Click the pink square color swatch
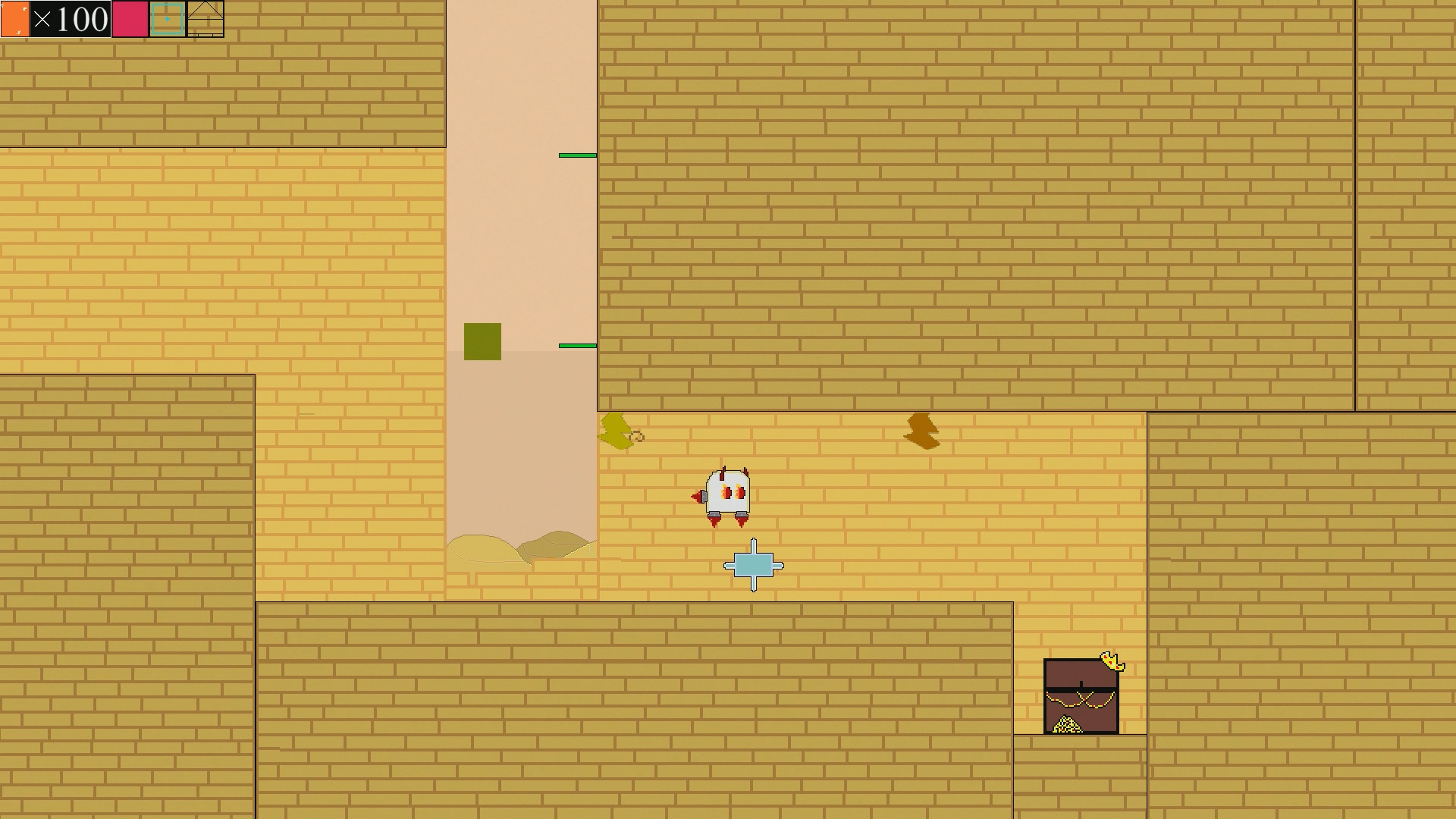The width and height of the screenshot is (1456, 819). (130, 17)
